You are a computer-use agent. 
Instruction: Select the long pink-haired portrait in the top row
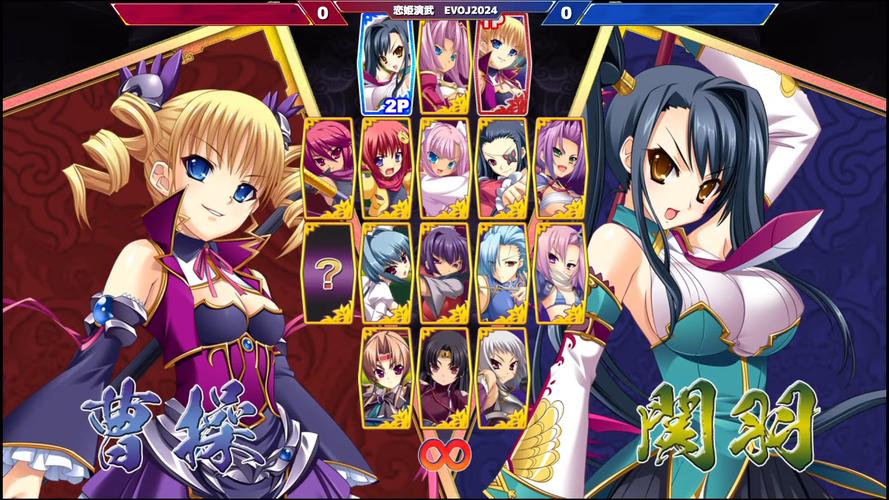coord(445,62)
